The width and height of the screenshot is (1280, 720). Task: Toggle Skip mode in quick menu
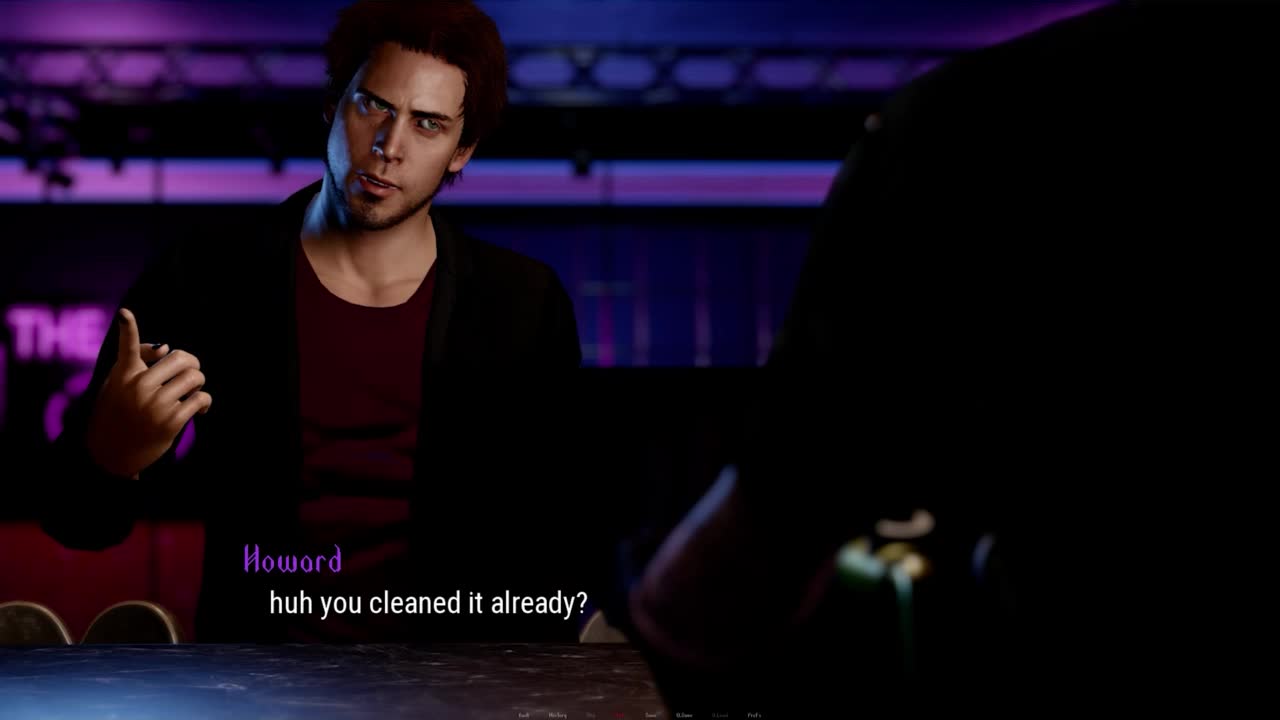pos(591,715)
